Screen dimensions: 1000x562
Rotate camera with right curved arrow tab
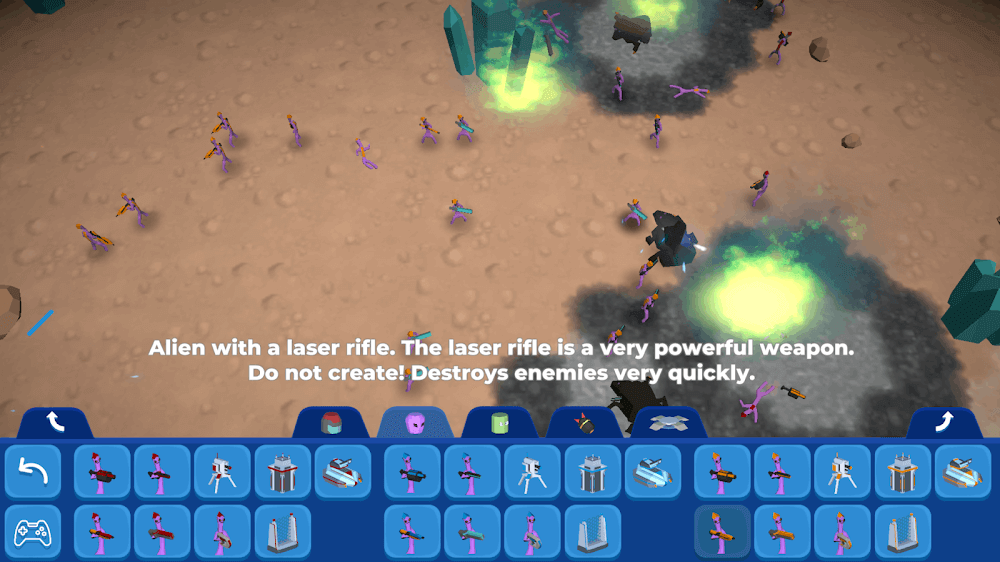(944, 423)
